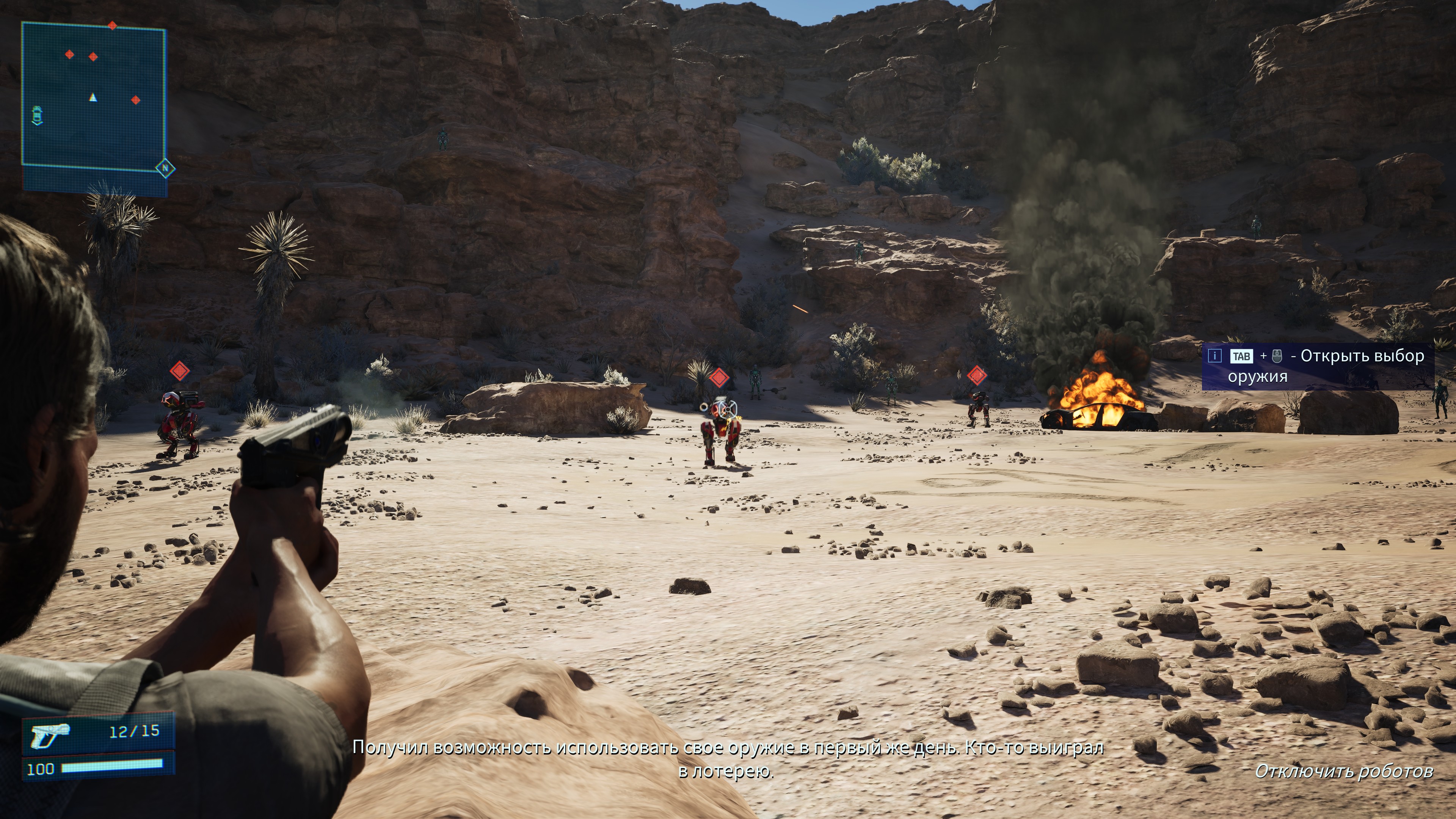The height and width of the screenshot is (819, 1456).
Task: Click the info icon in the weapon hint
Action: click(x=1214, y=356)
